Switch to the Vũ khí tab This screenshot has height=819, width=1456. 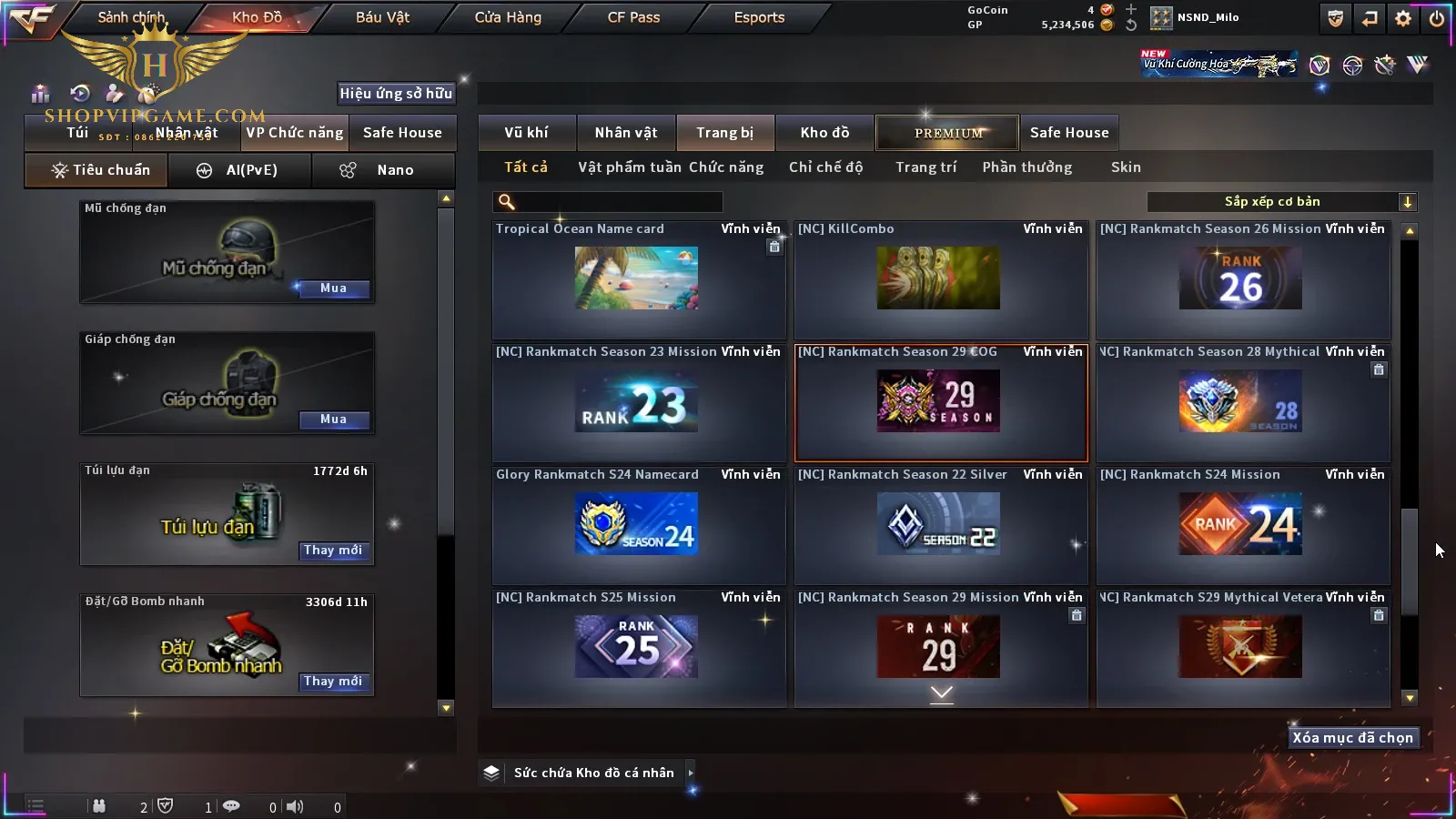pyautogui.click(x=526, y=133)
